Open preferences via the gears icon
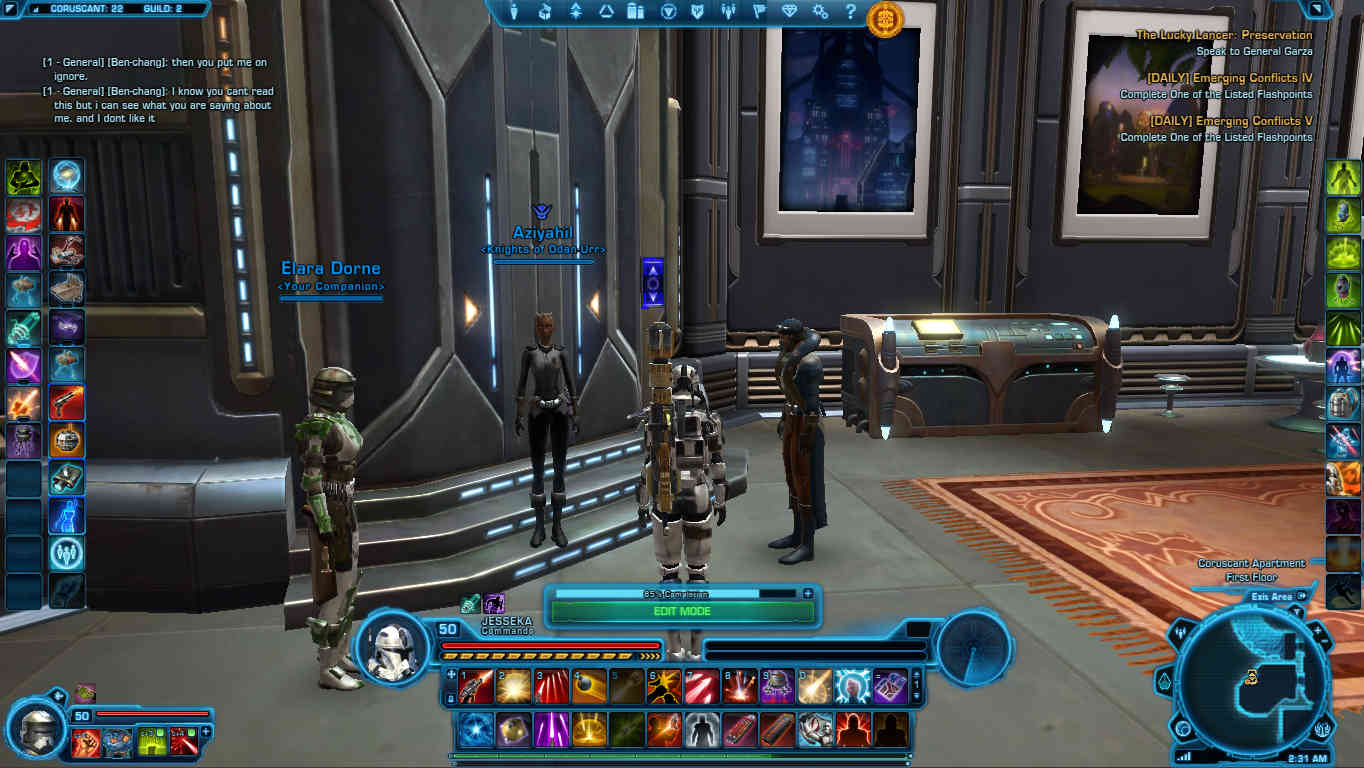 pos(820,12)
